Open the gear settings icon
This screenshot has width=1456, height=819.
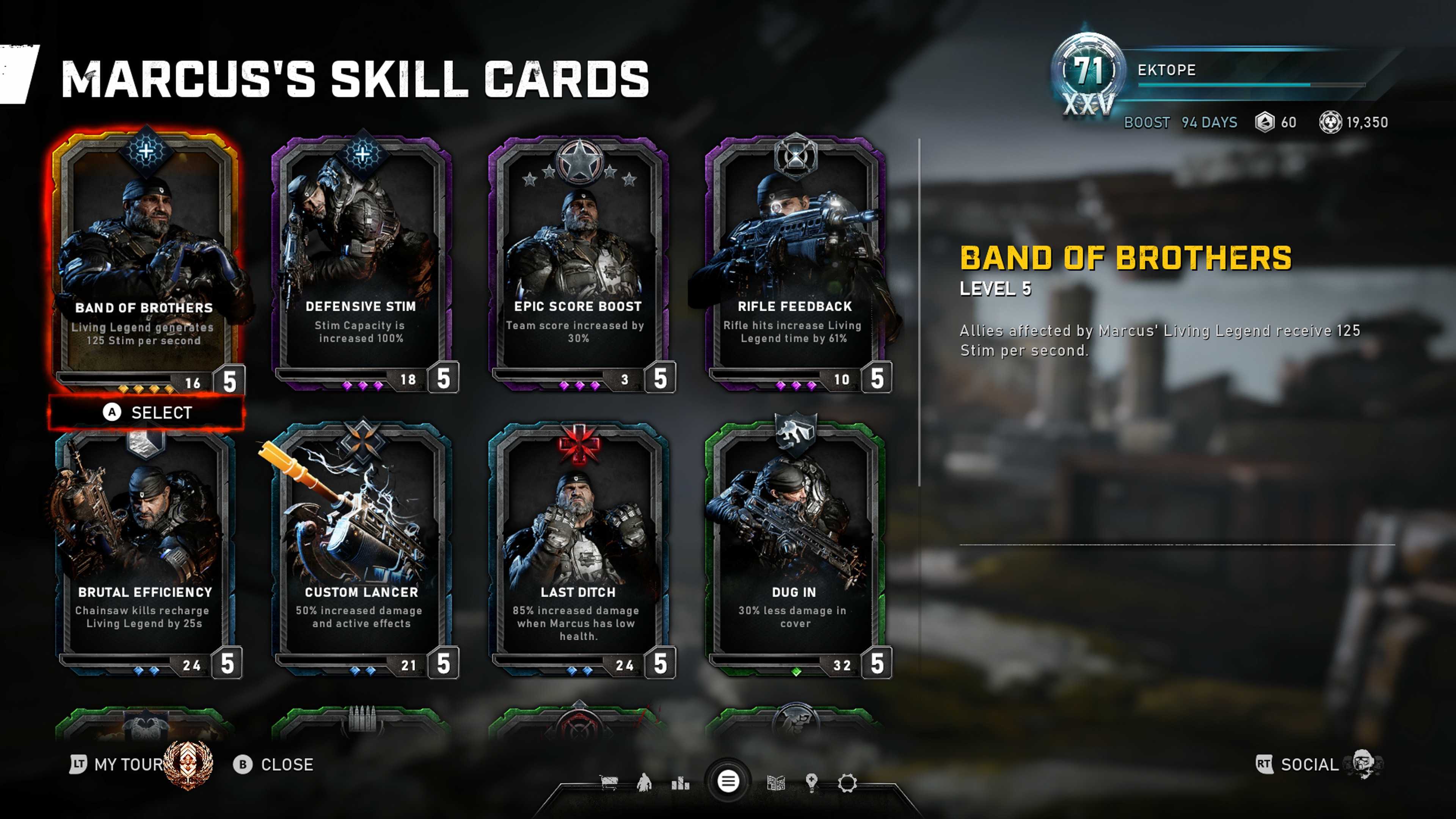[x=847, y=783]
